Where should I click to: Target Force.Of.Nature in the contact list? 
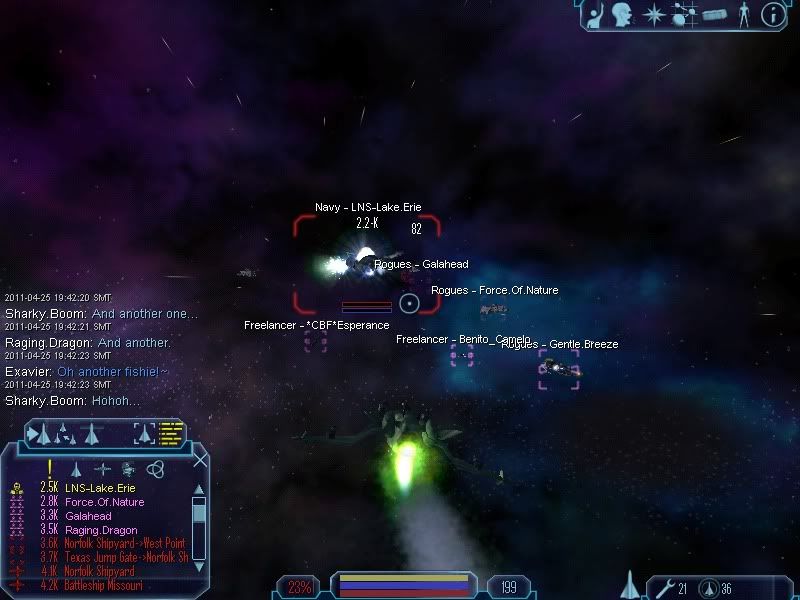click(x=104, y=502)
